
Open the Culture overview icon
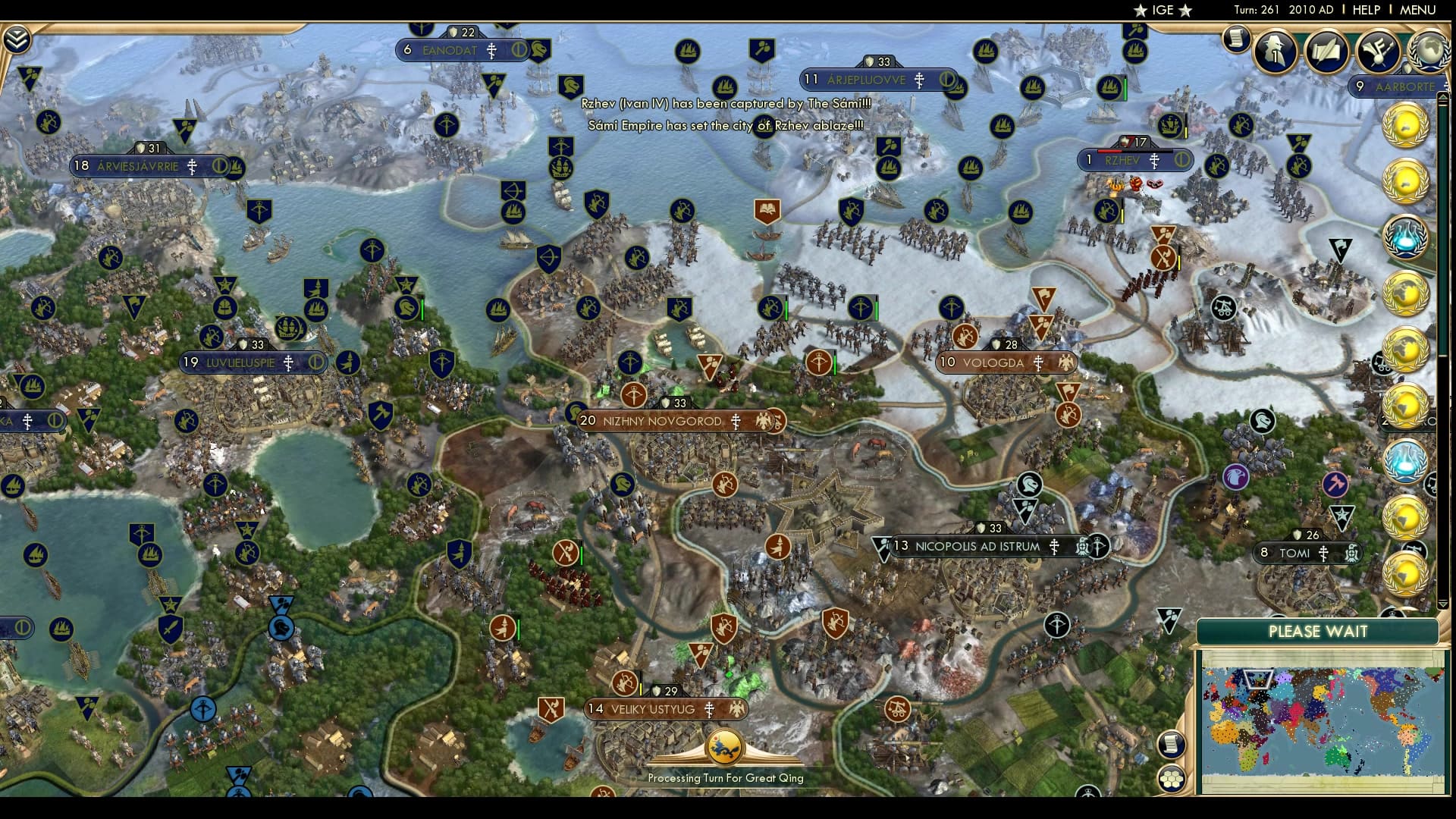[x=1377, y=52]
